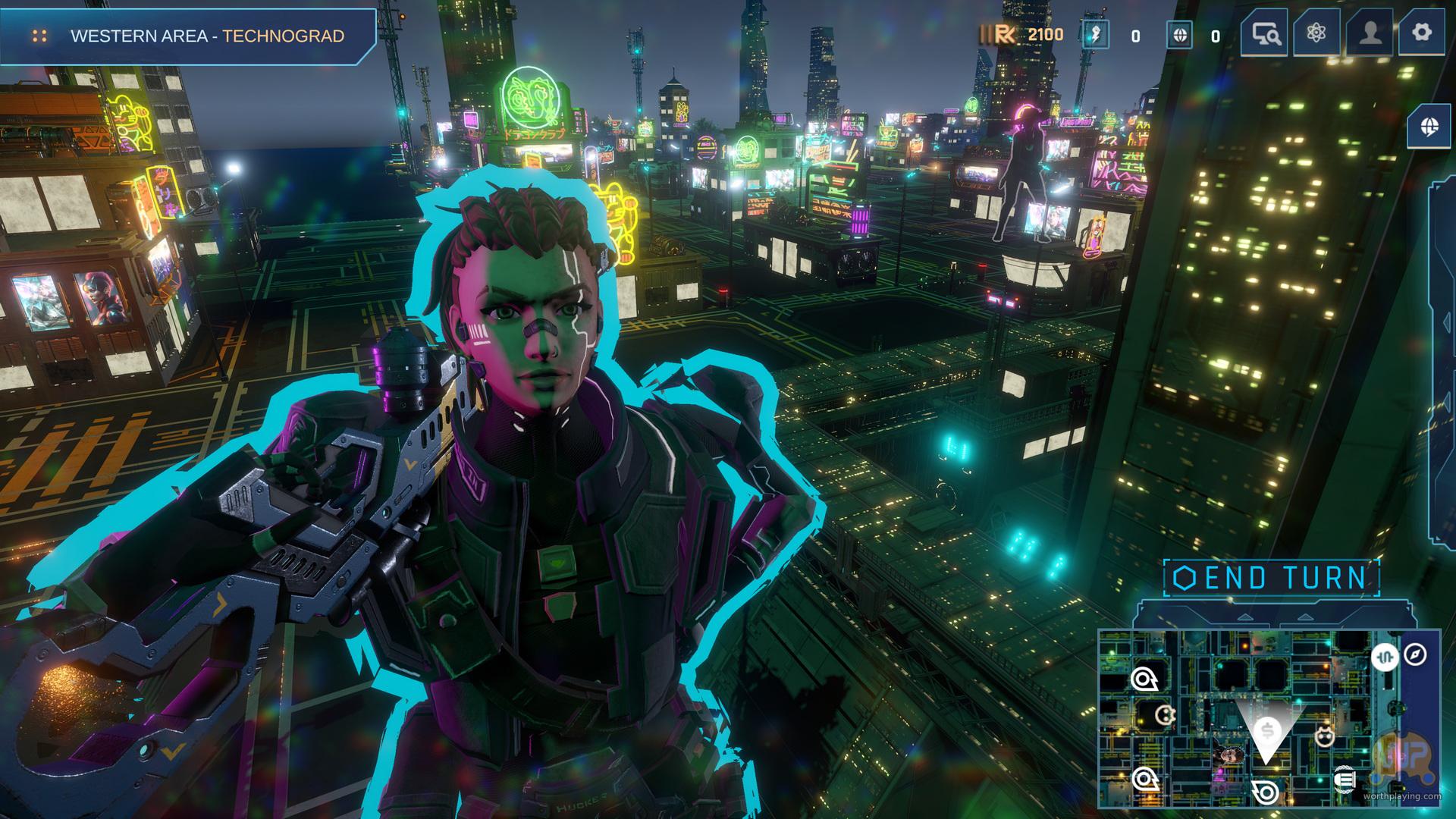This screenshot has width=1456, height=819.
Task: Click the dollar sign marker on minimap
Action: point(1266,731)
